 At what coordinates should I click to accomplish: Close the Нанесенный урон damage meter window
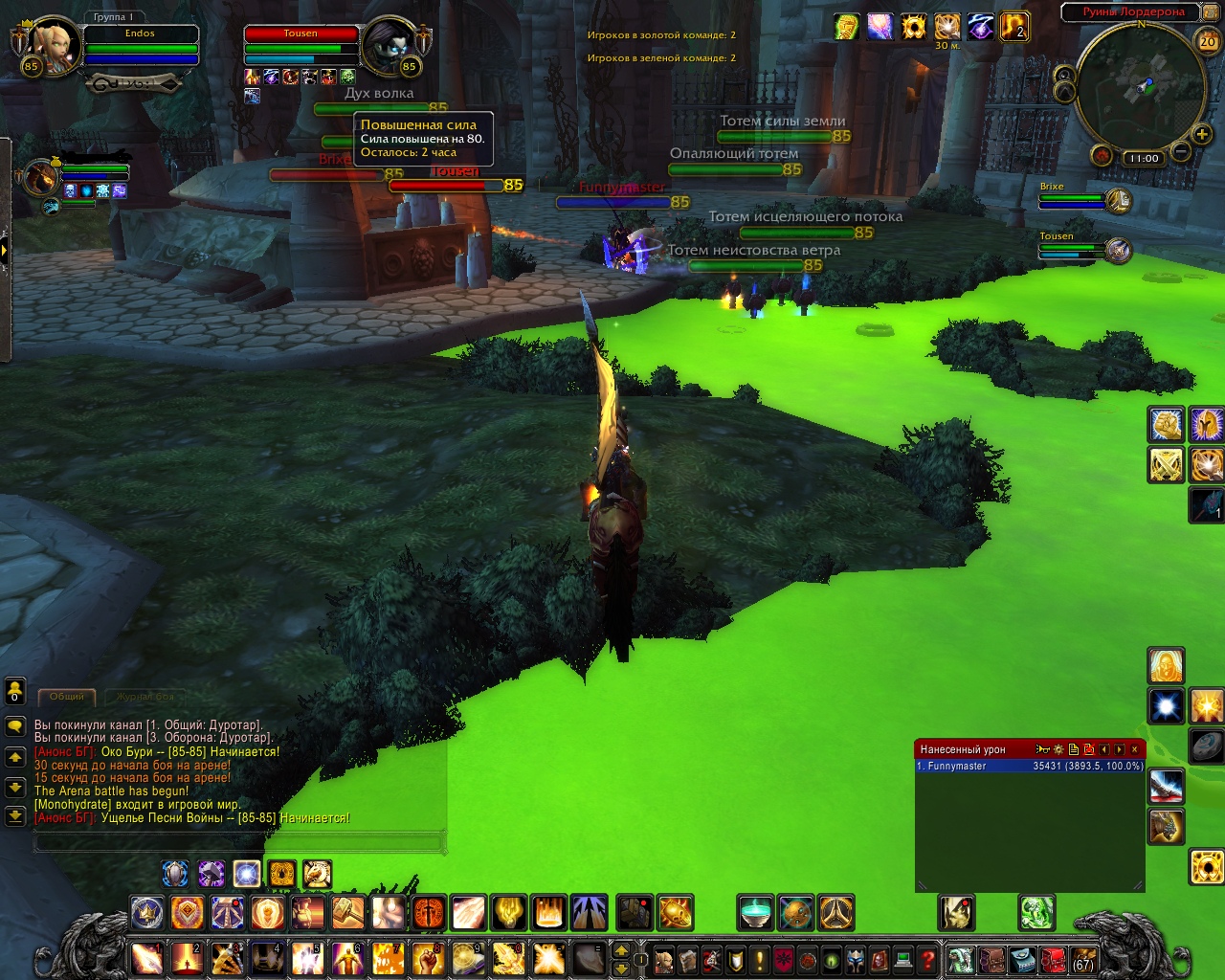pos(1135,749)
